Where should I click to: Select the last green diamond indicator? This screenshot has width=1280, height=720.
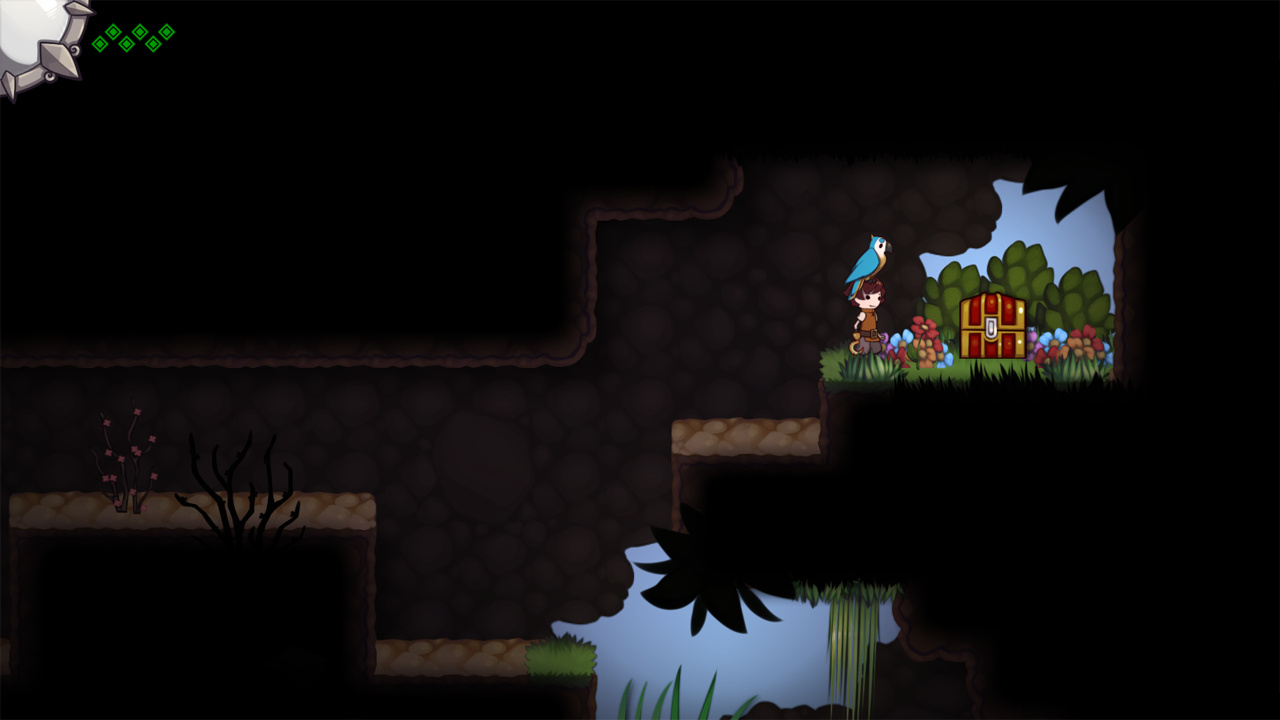point(166,32)
